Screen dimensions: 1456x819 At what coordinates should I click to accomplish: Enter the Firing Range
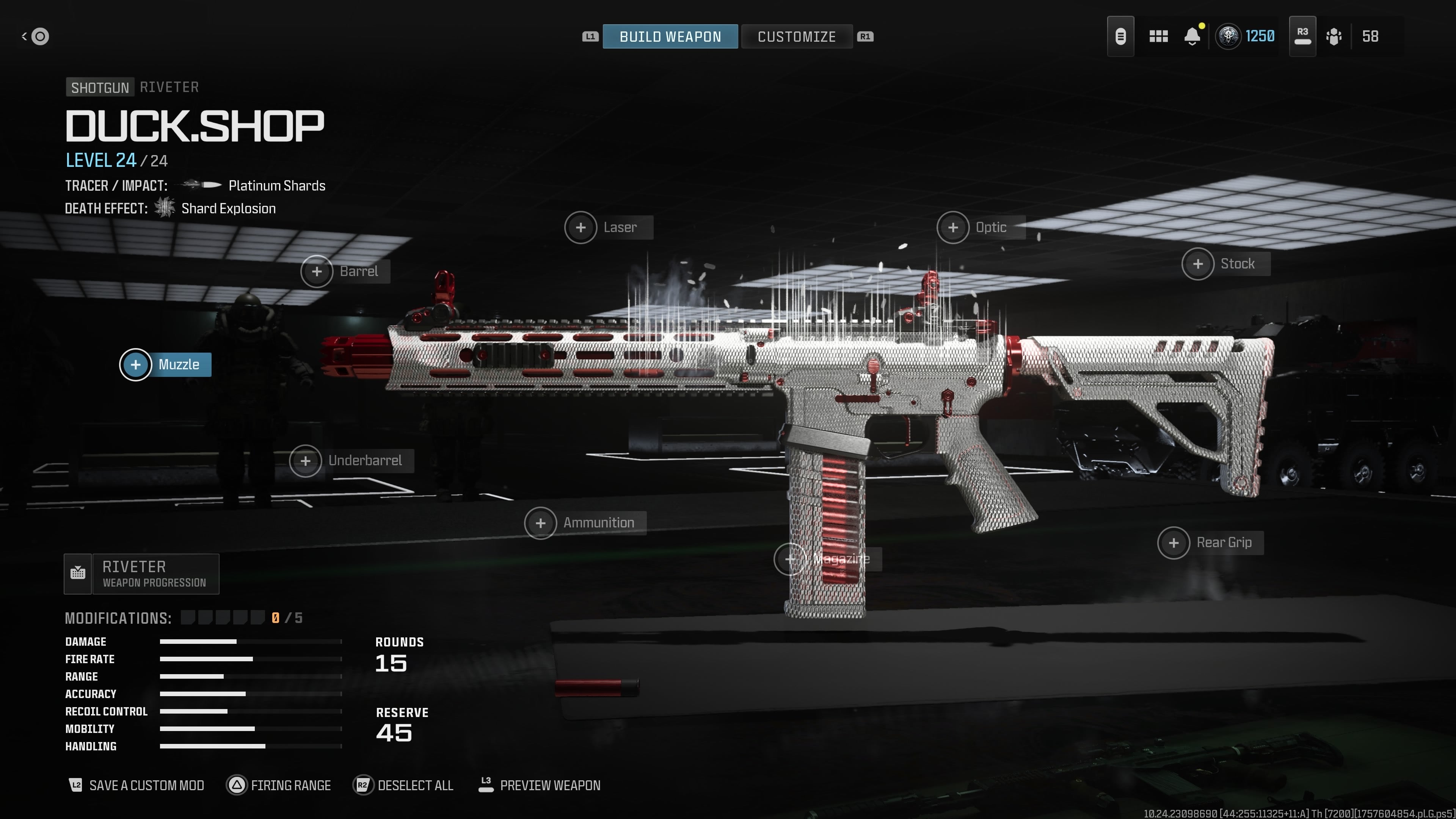(279, 785)
